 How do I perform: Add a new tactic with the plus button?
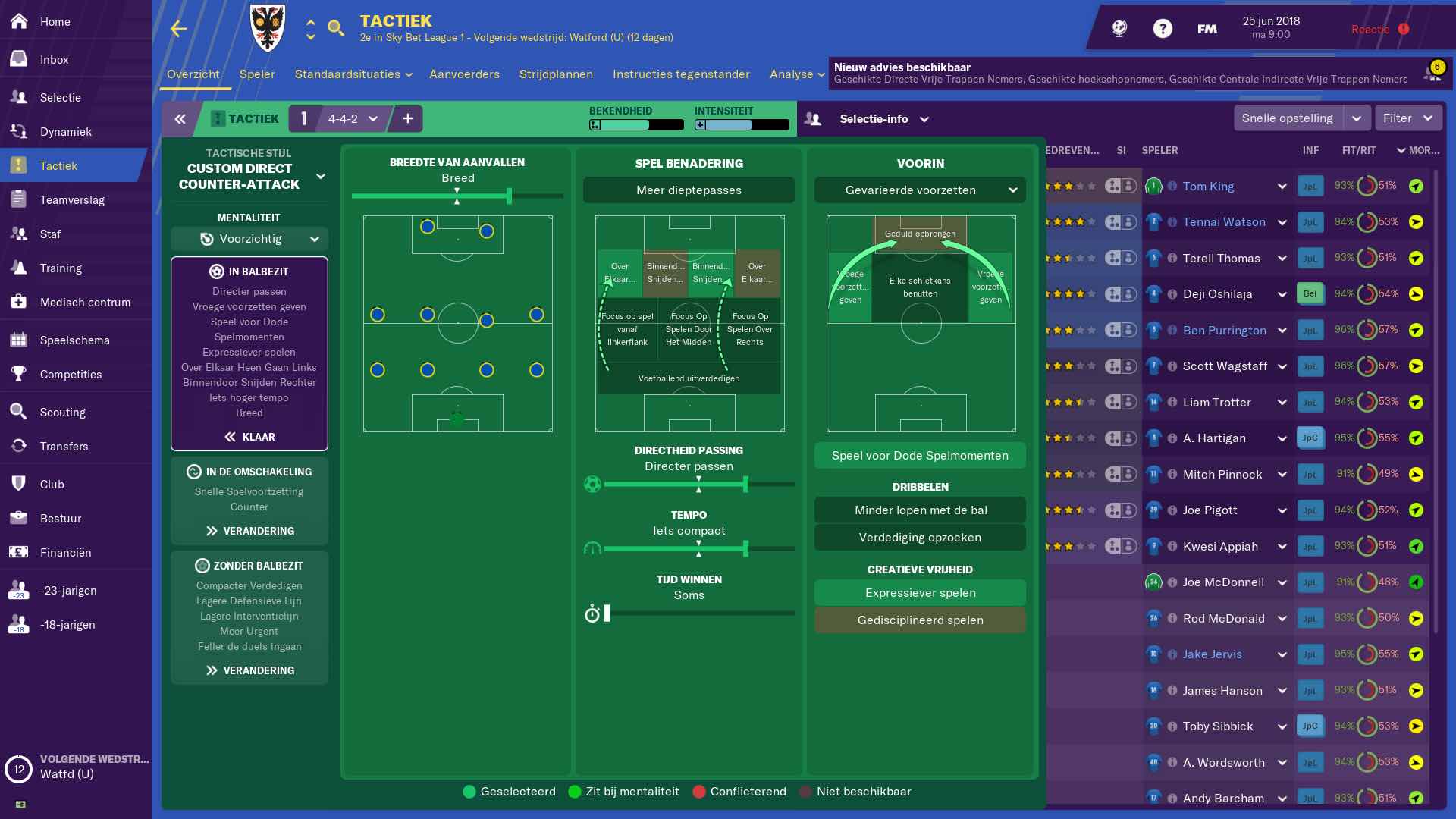[408, 119]
